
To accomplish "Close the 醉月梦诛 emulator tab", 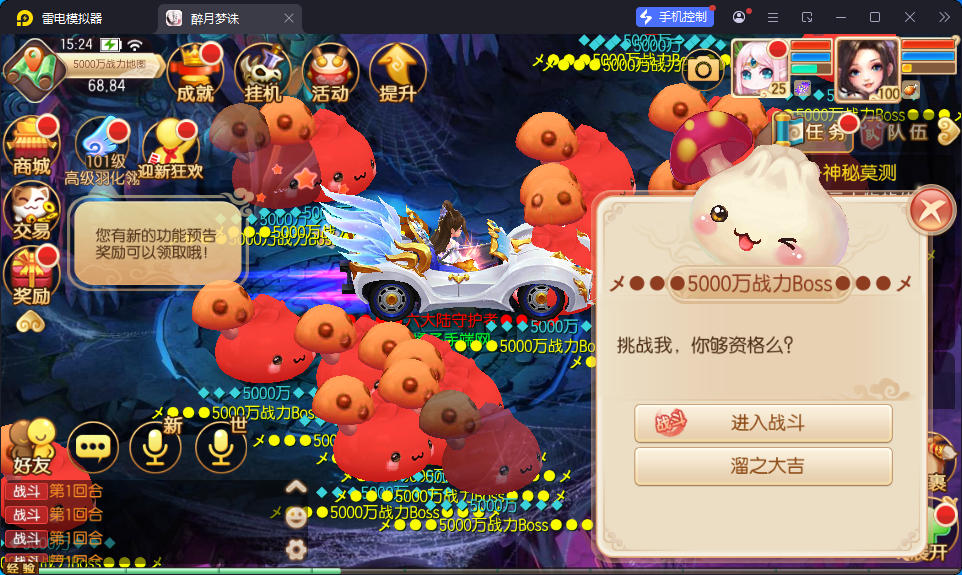I will (x=289, y=18).
